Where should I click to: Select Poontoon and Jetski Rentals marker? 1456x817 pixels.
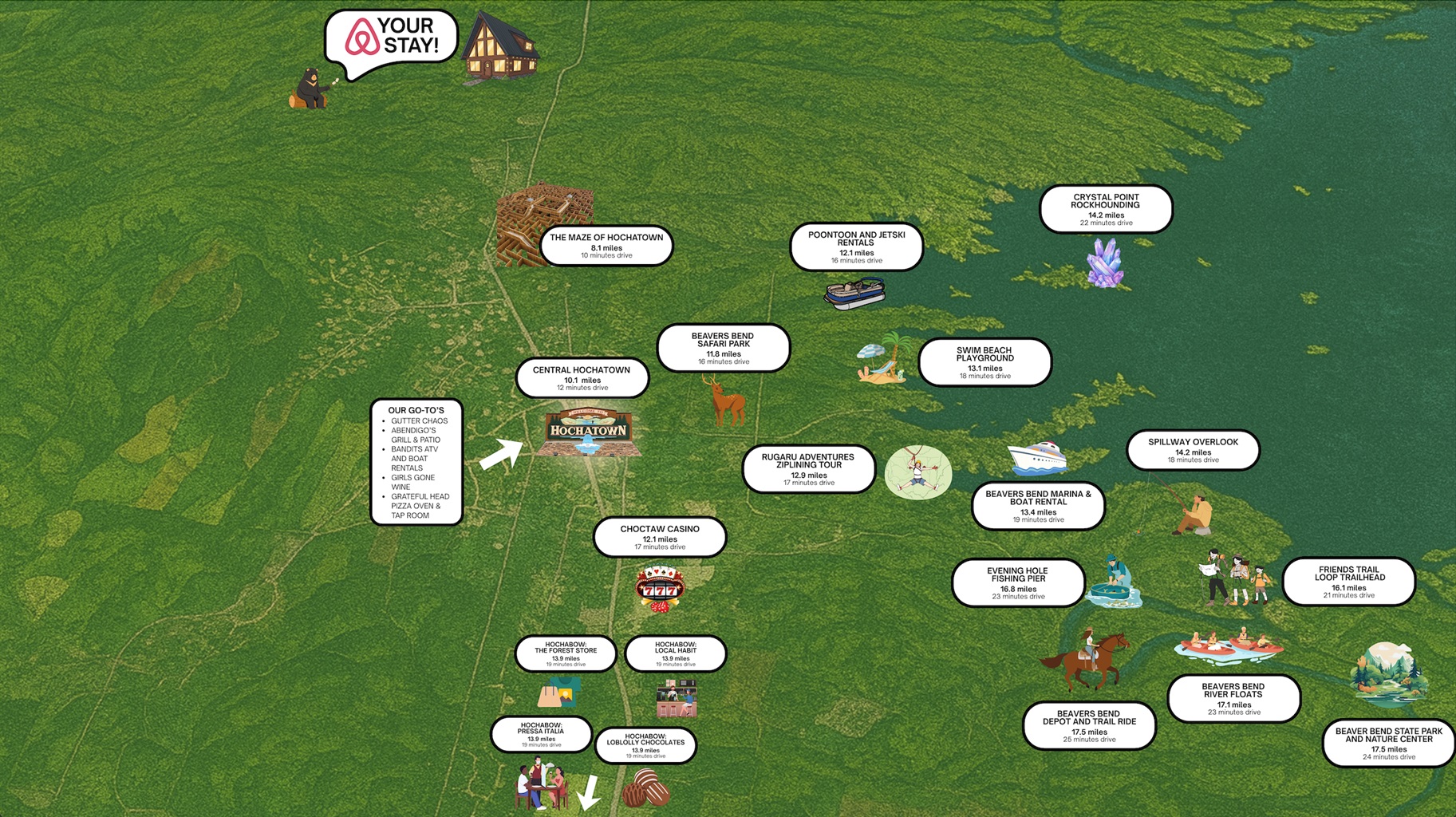(856, 247)
